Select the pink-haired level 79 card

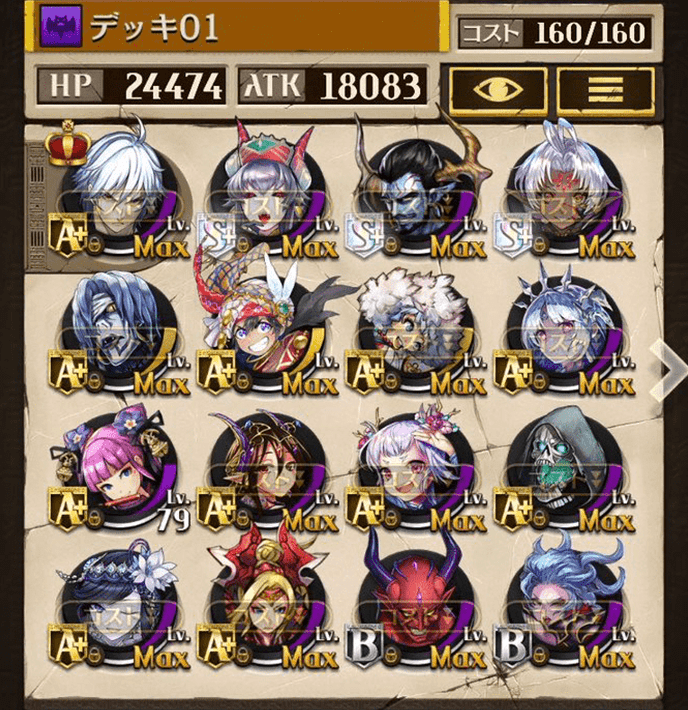point(116,470)
